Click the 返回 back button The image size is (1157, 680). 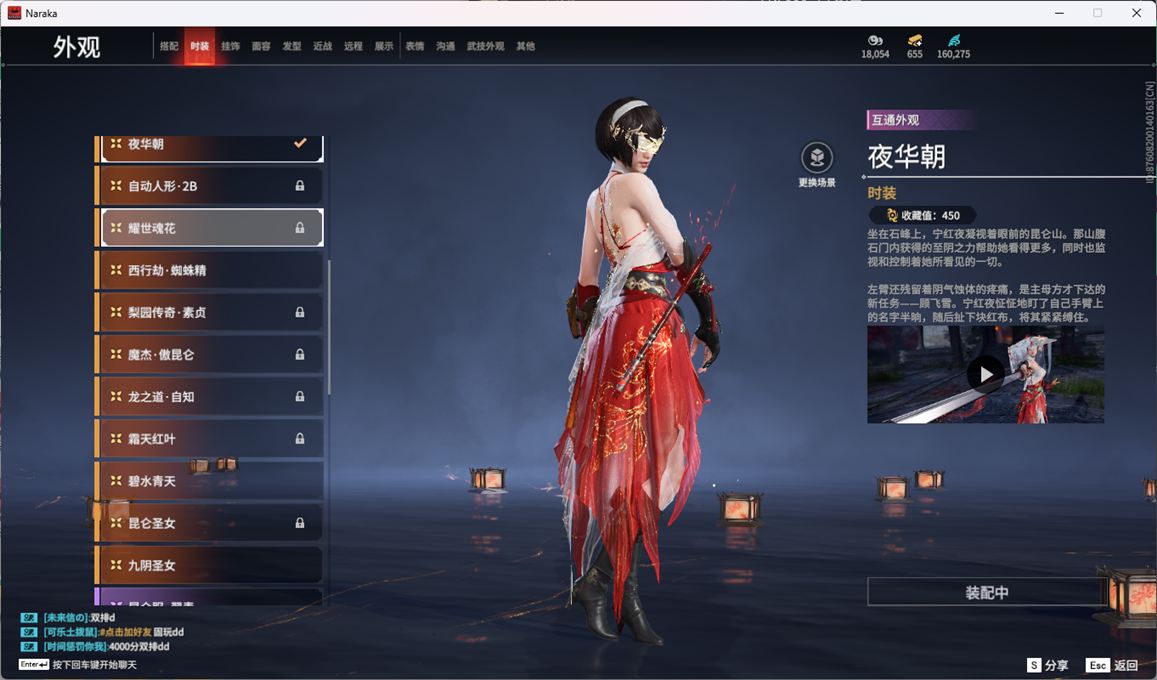pyautogui.click(x=1112, y=665)
